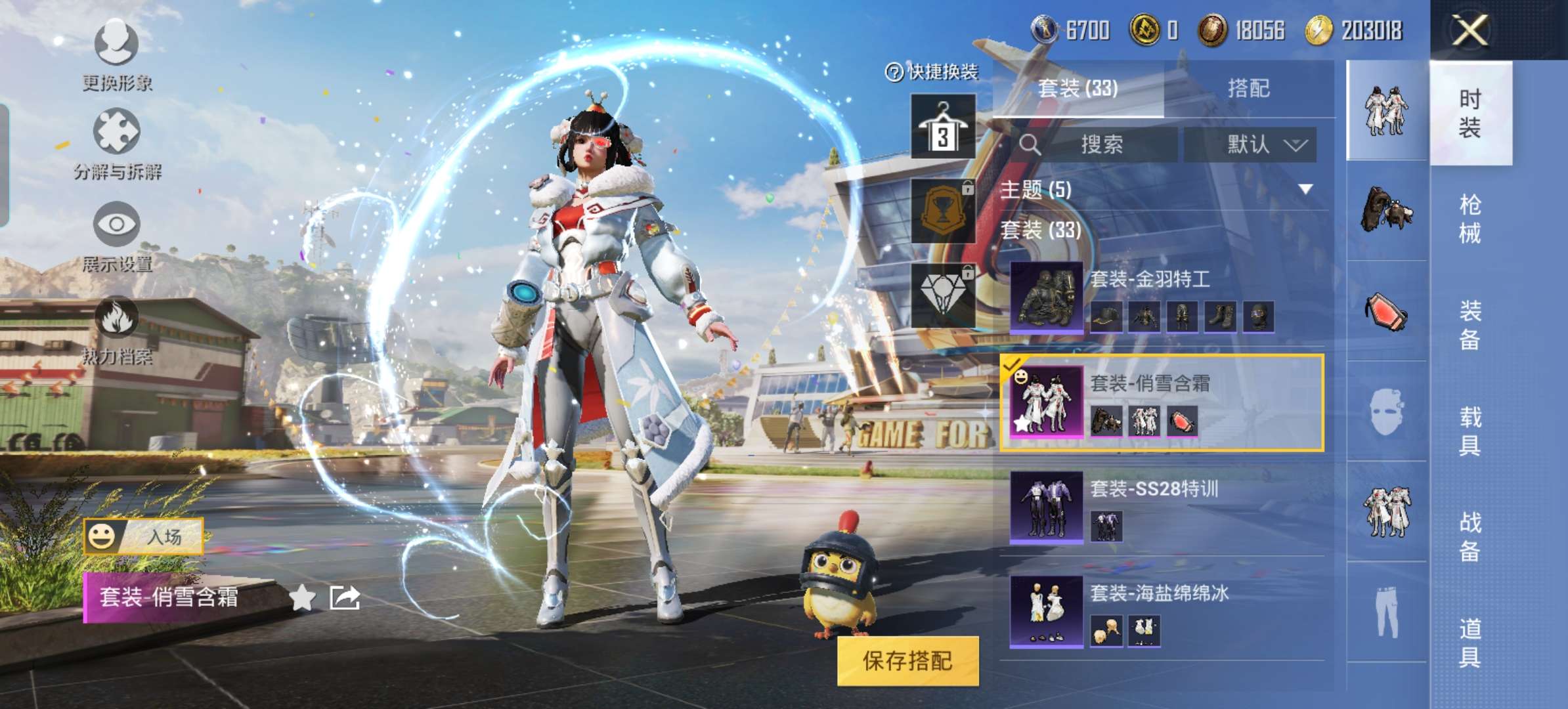Viewport: 1568px width, 709px height.
Task: Open quick-change hanger preset 3
Action: pyautogui.click(x=943, y=127)
